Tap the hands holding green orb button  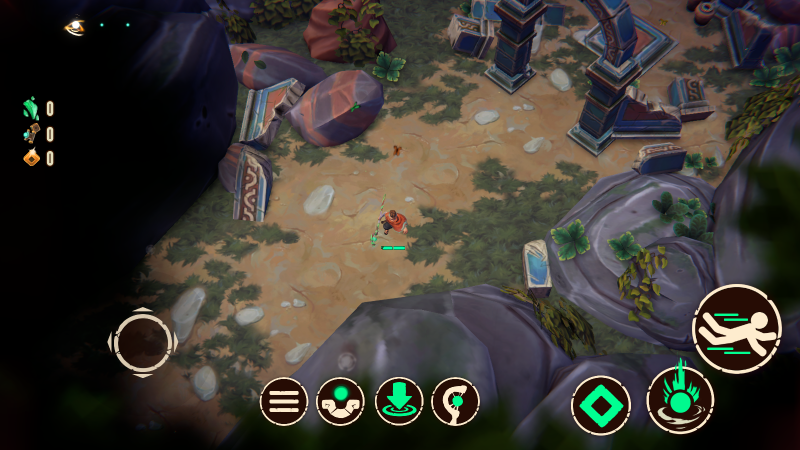pos(341,402)
